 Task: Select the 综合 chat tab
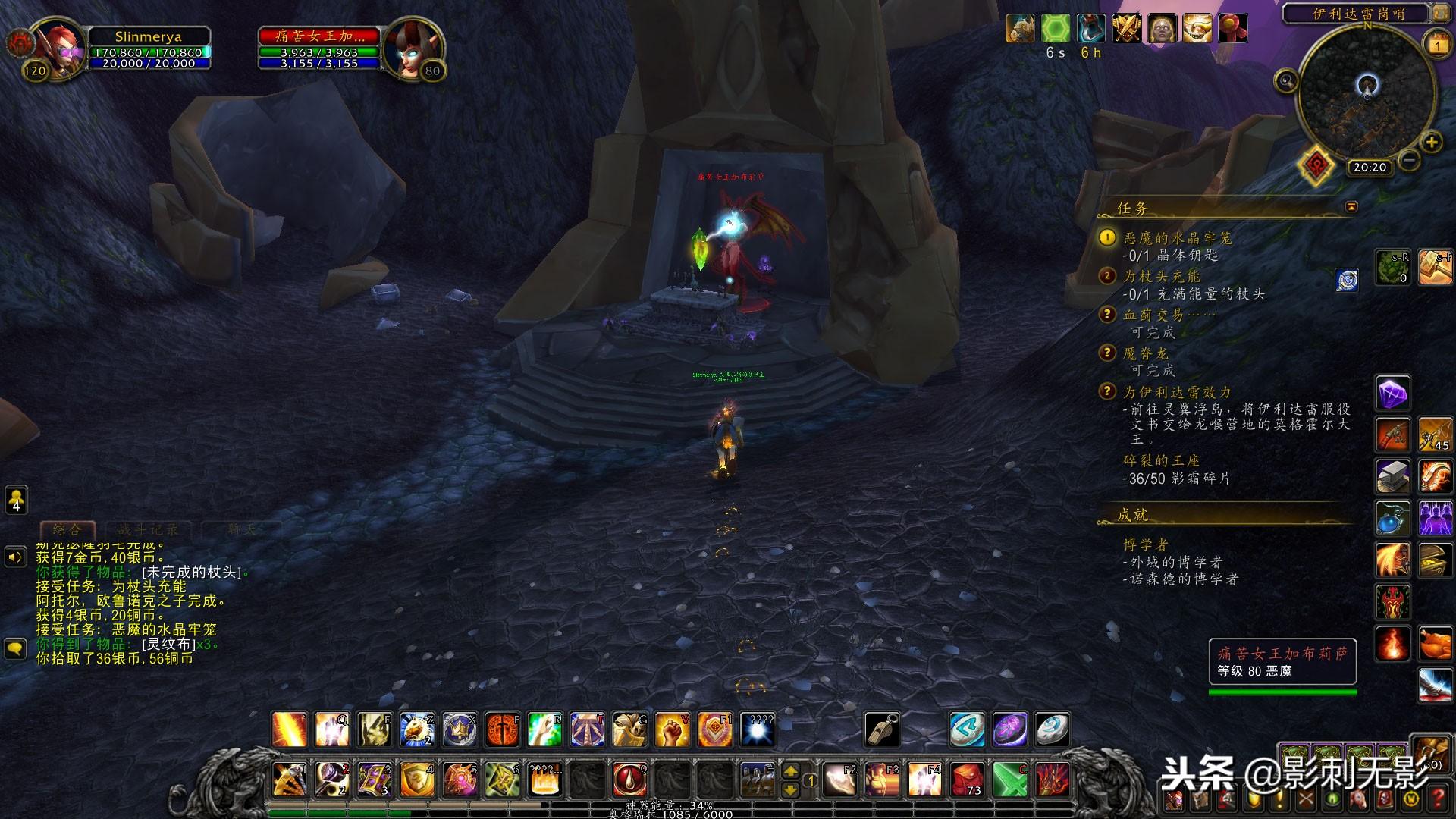pos(67,529)
